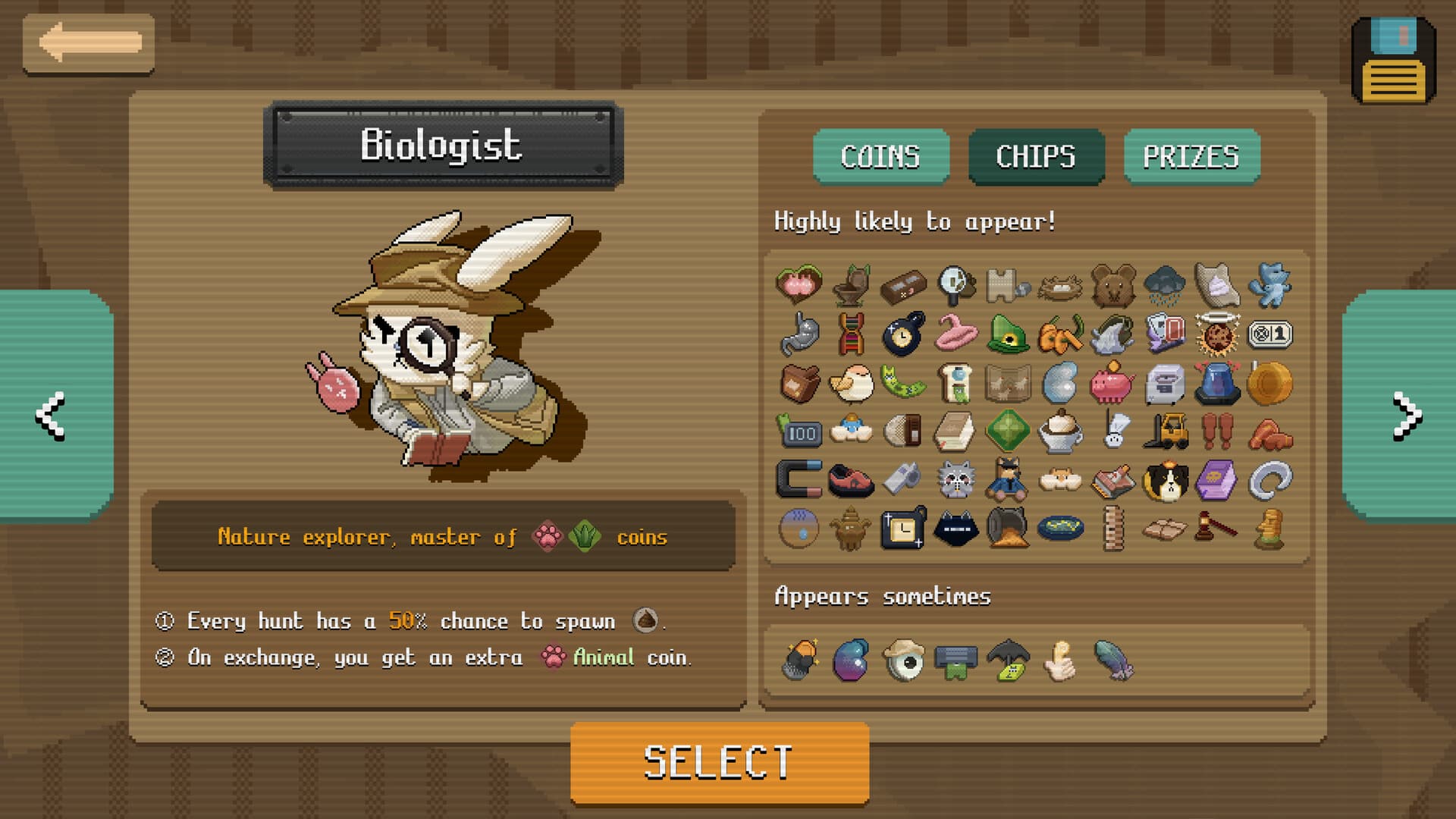Image resolution: width=1456 pixels, height=819 pixels.
Task: Open the floppy disk save menu
Action: click(x=1395, y=53)
